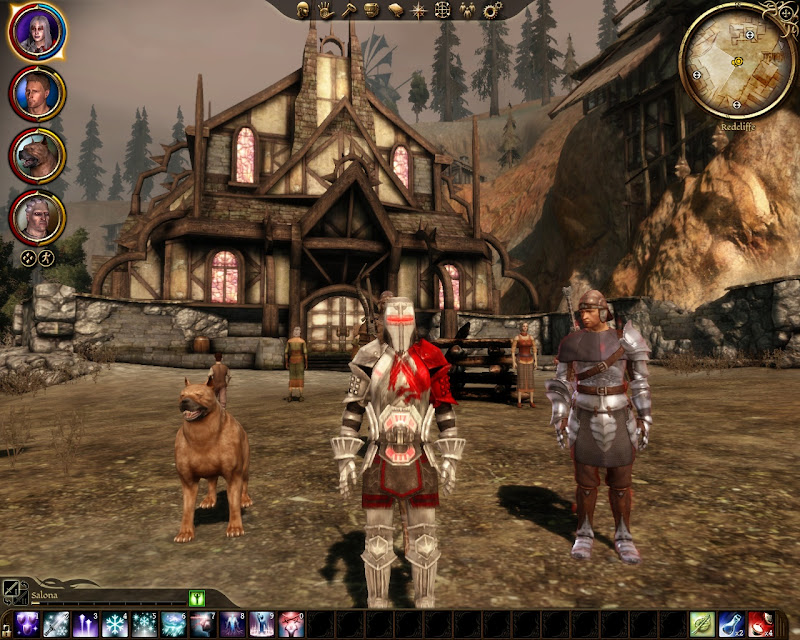Select the grey-haired elder party portrait
Image resolution: width=800 pixels, height=640 pixels.
[x=37, y=215]
